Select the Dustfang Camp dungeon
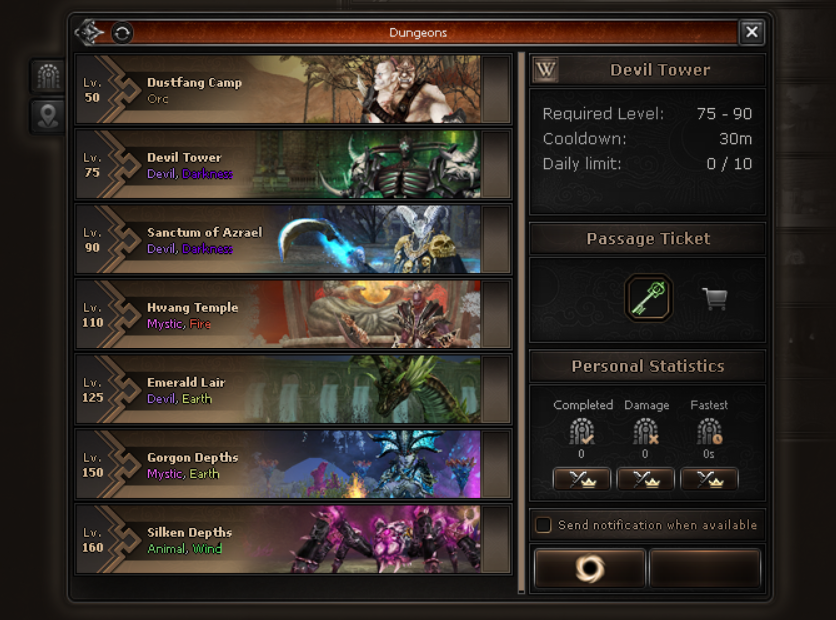836x620 pixels. 280,90
